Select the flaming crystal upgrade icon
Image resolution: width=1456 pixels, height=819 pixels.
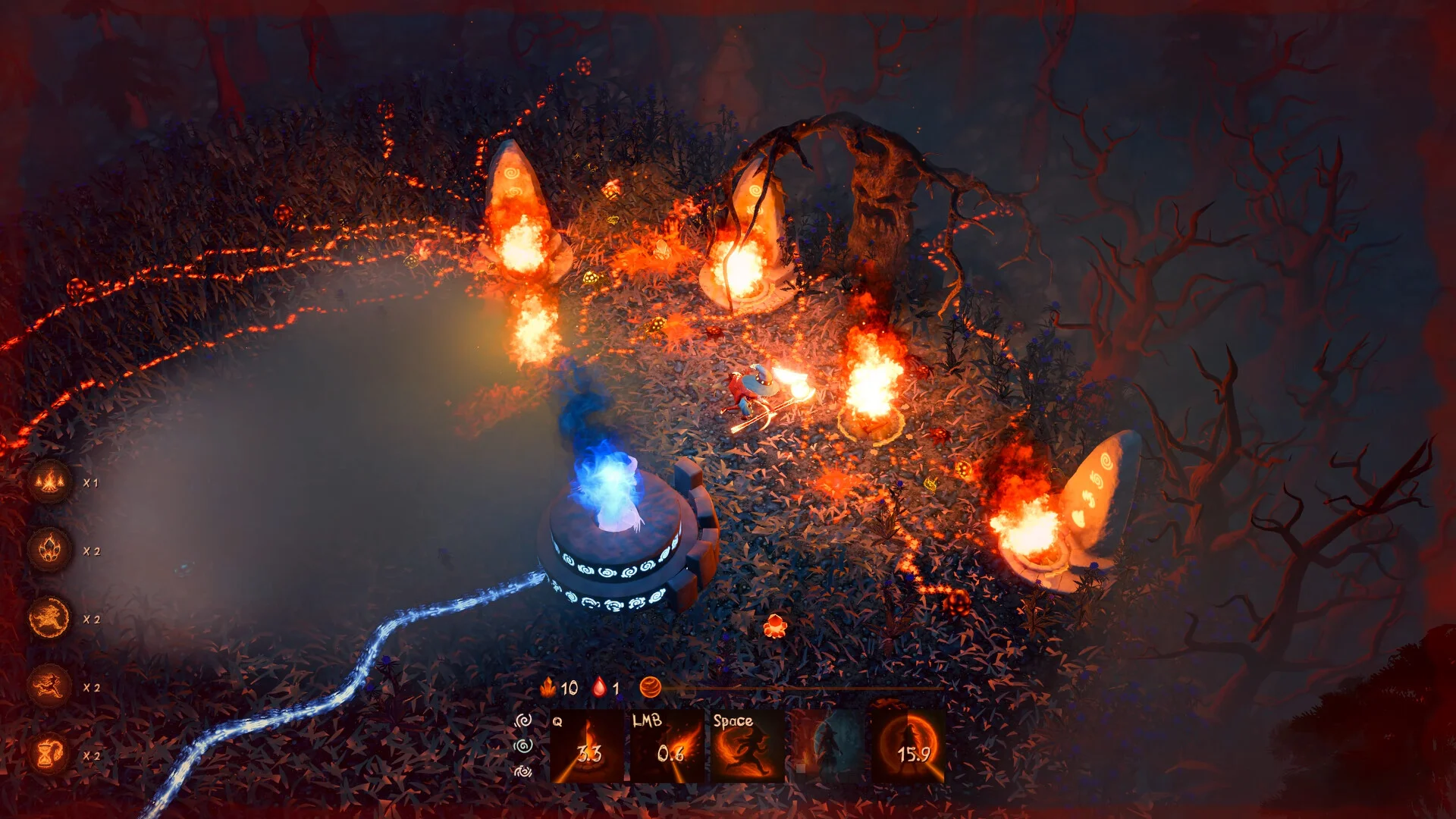[50, 550]
